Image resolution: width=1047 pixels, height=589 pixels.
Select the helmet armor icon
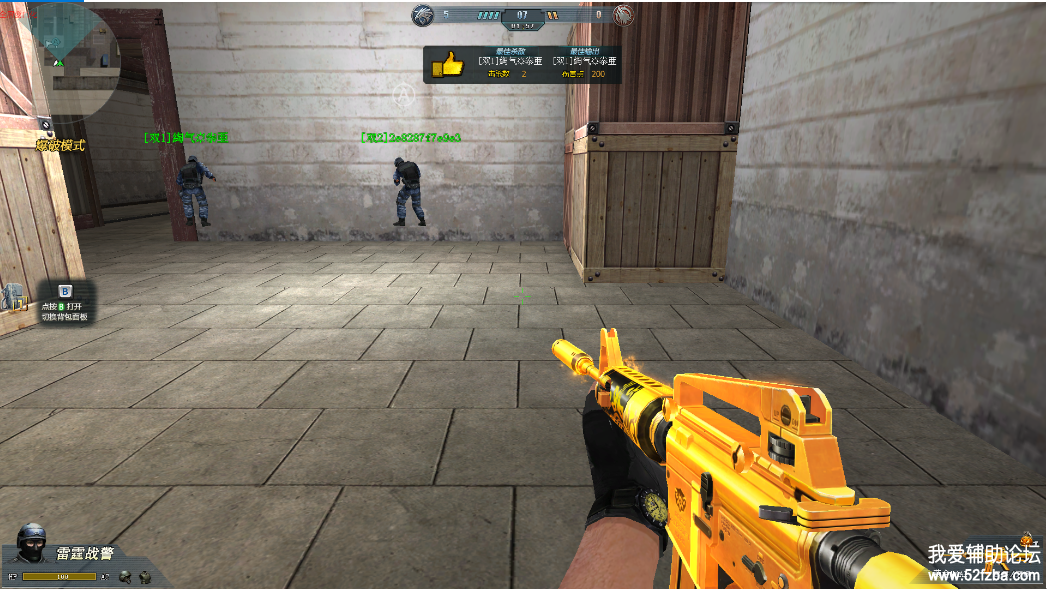(125, 577)
